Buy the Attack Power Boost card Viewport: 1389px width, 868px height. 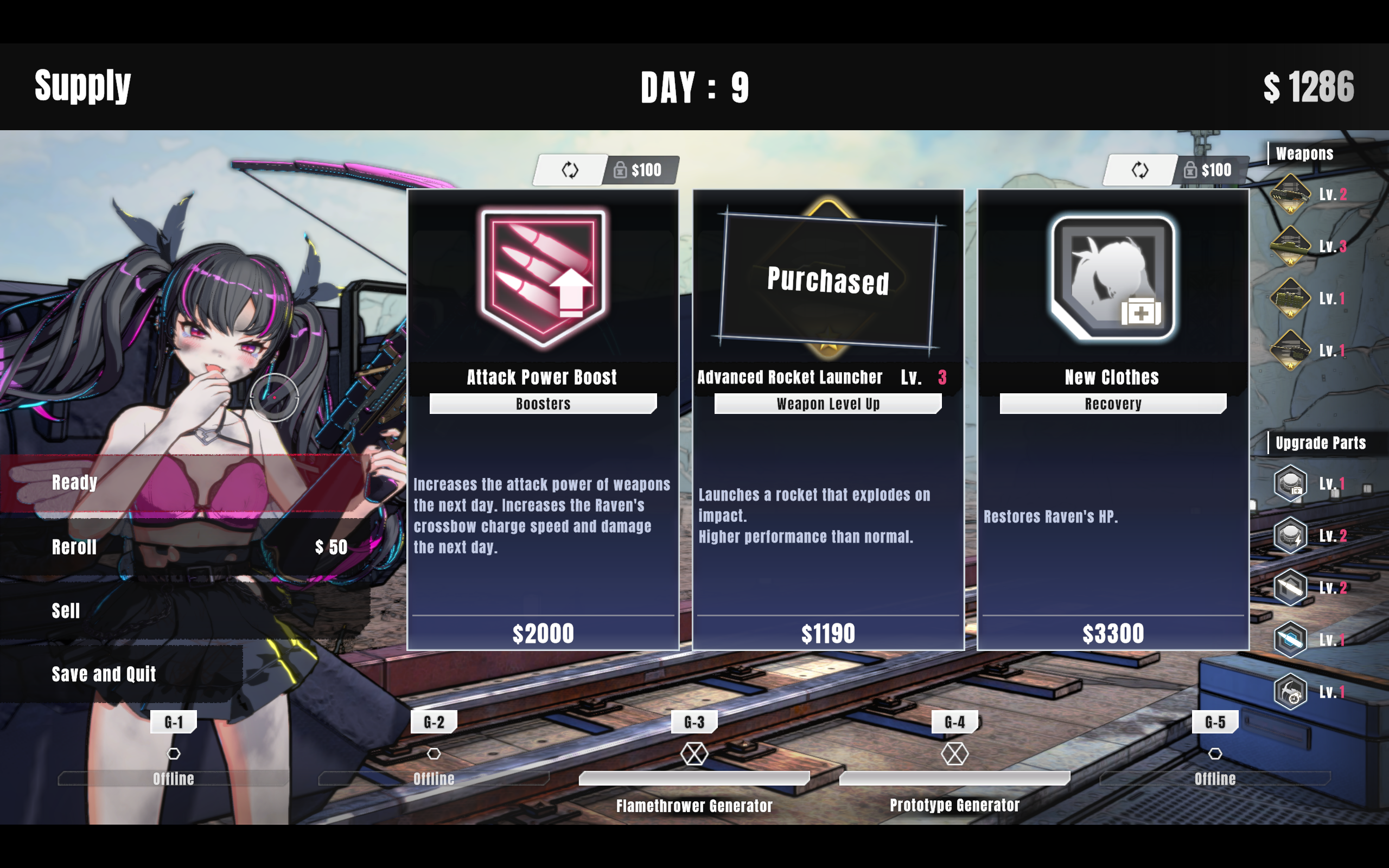pyautogui.click(x=543, y=419)
